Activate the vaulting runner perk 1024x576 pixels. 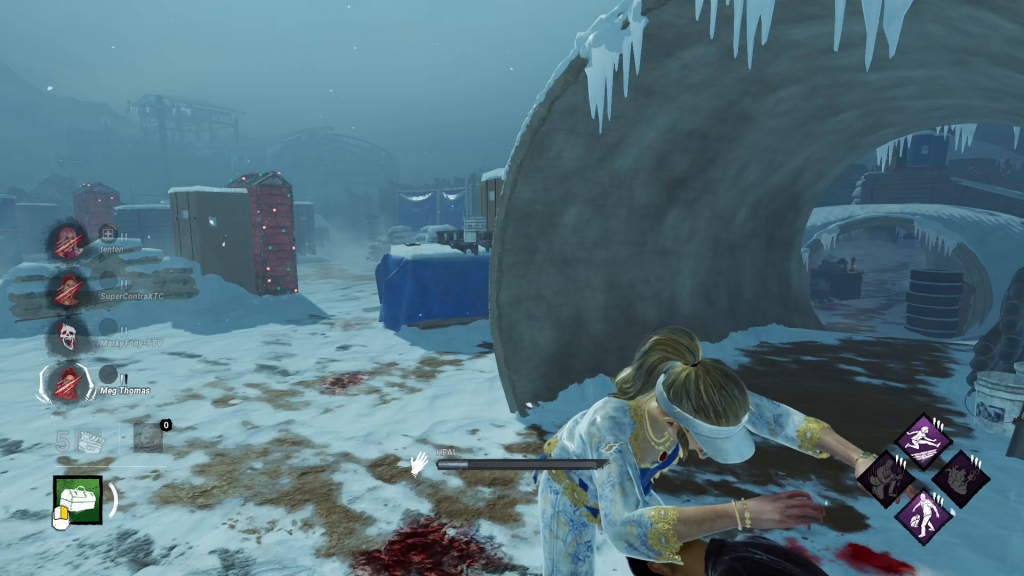click(922, 440)
